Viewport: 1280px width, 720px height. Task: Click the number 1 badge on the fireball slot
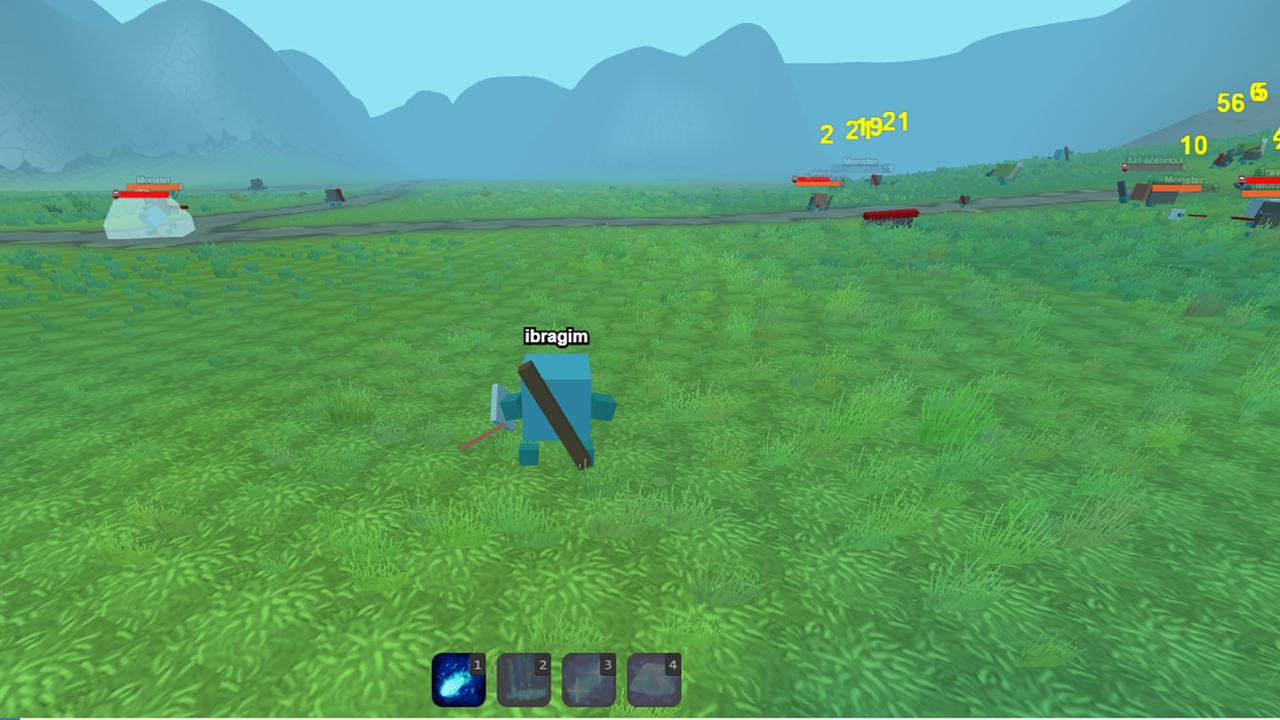pos(477,664)
